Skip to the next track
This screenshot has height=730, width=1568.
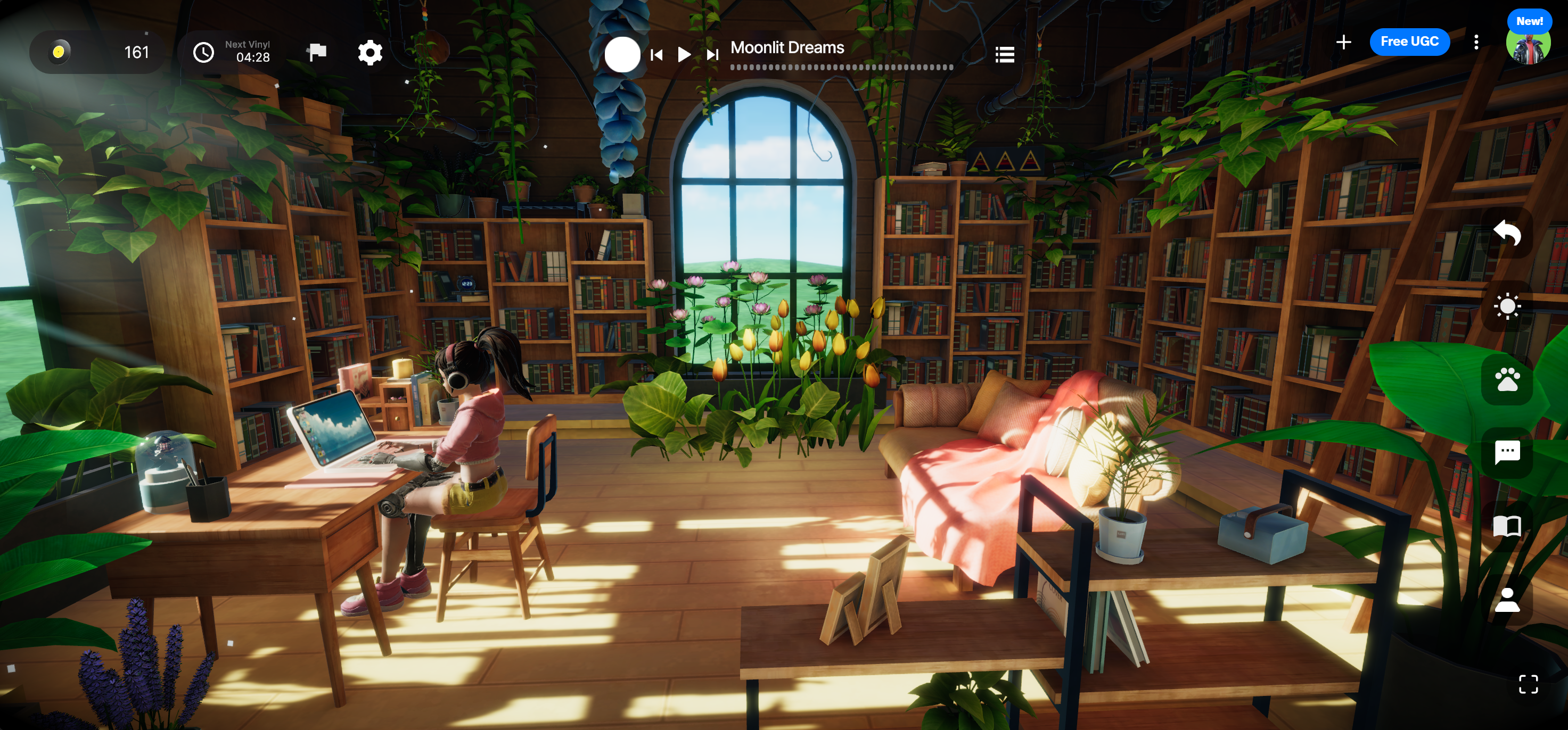tap(712, 55)
